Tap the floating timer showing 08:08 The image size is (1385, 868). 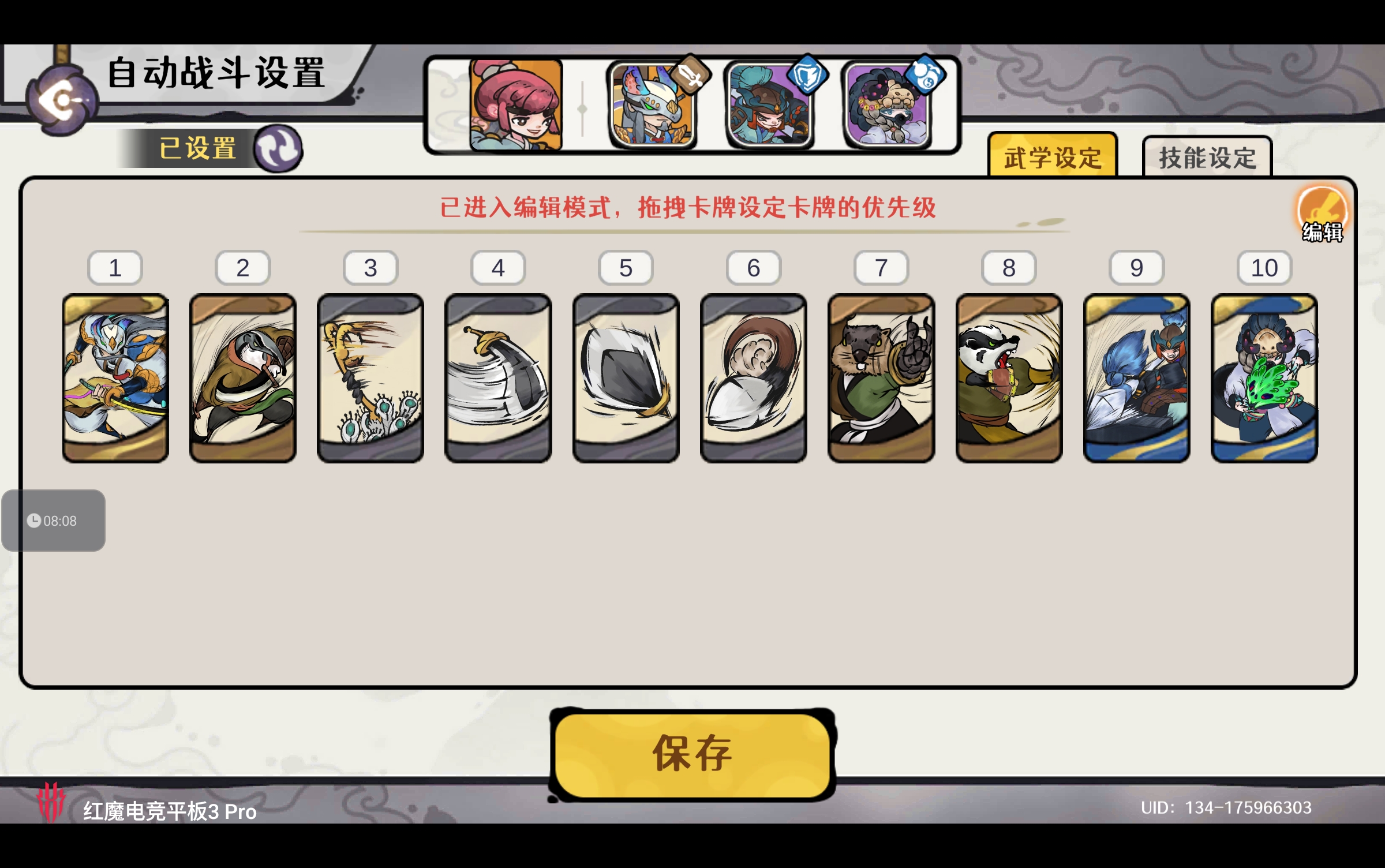pyautogui.click(x=53, y=520)
